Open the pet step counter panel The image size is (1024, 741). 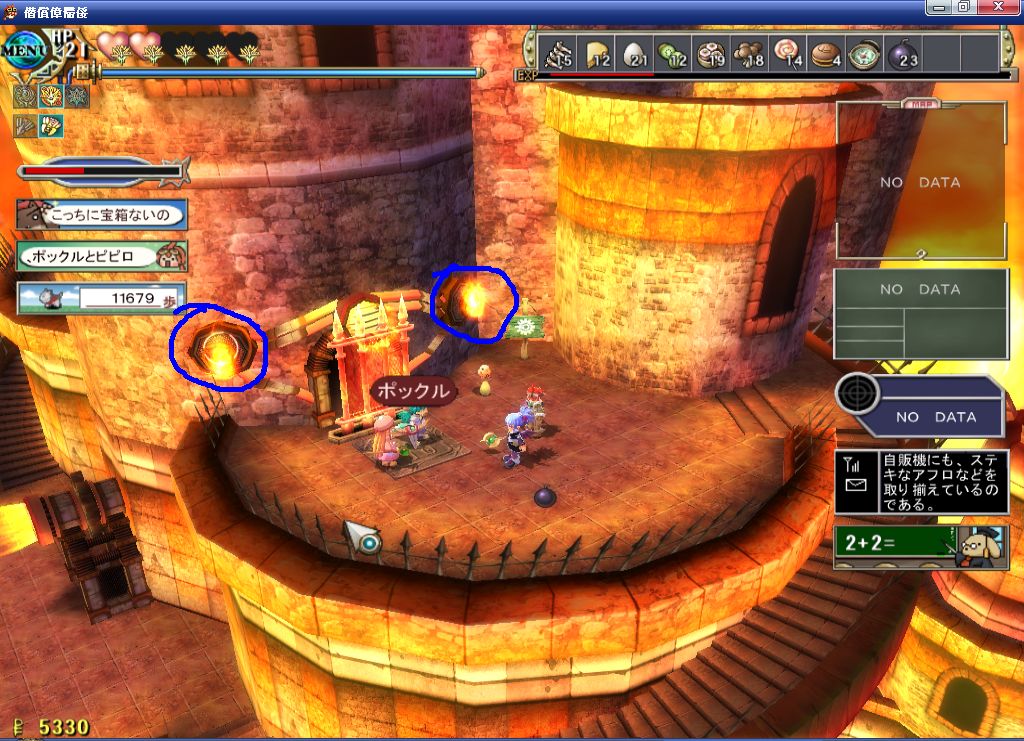pos(102,298)
